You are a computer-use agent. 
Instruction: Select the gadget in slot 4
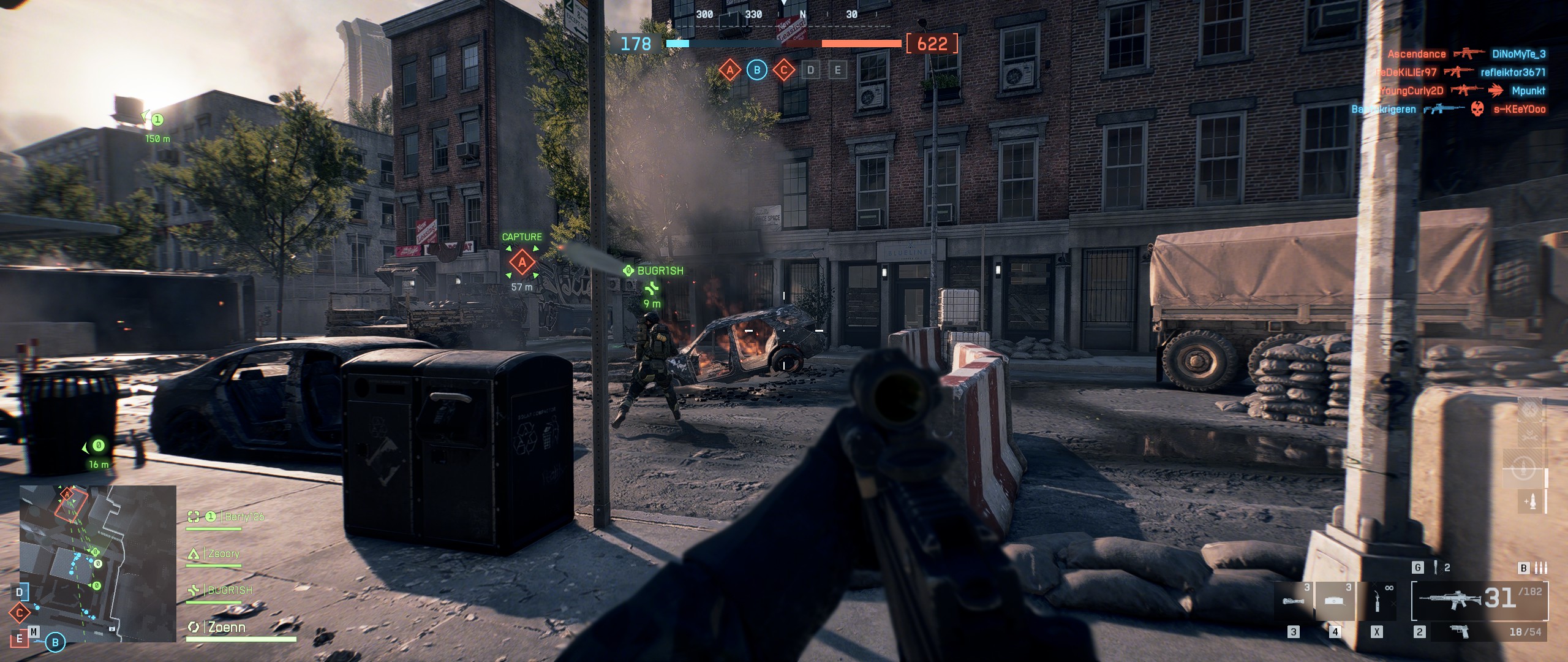pyautogui.click(x=1334, y=601)
